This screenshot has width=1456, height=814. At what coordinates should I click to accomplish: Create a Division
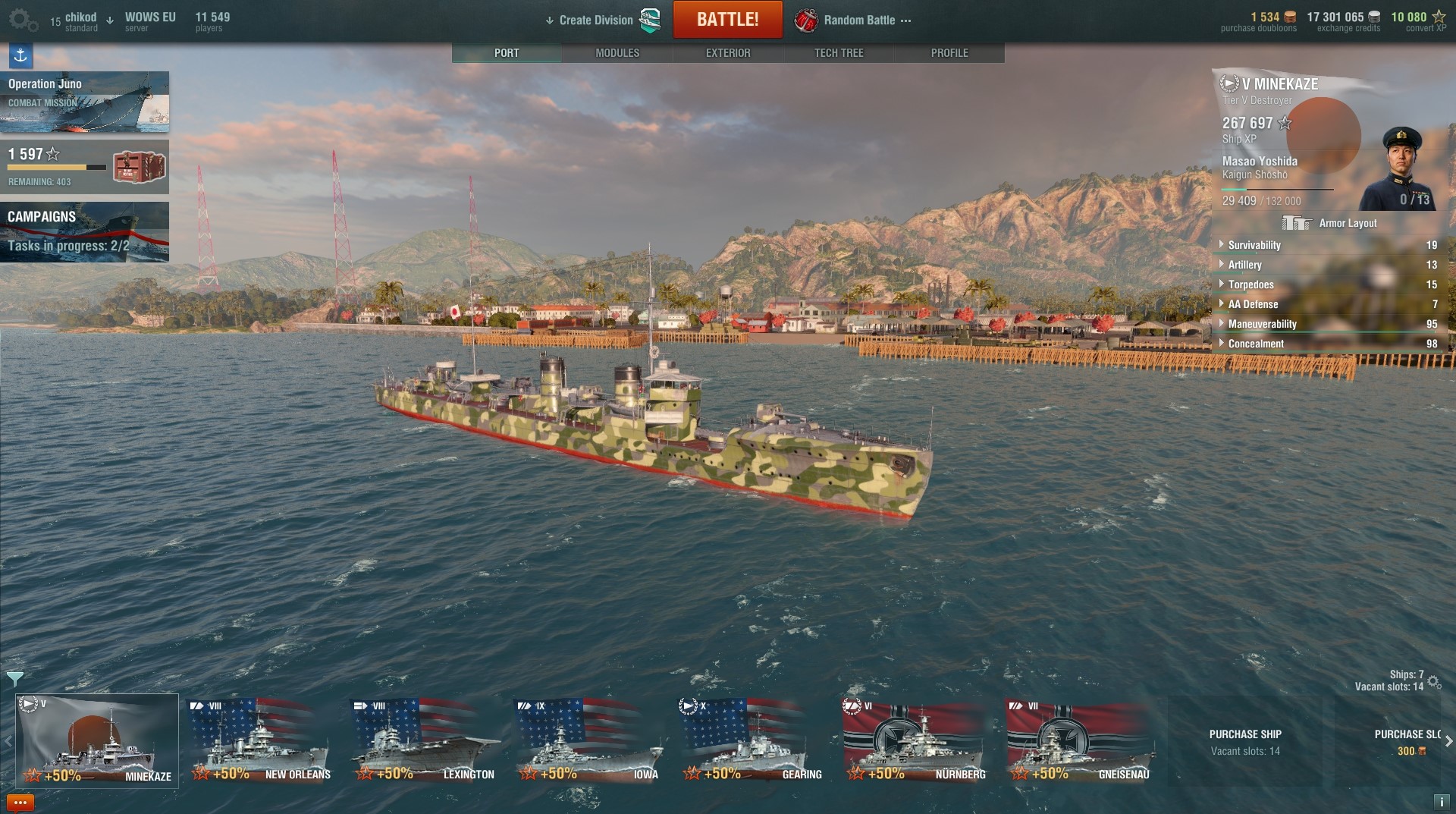click(x=596, y=20)
